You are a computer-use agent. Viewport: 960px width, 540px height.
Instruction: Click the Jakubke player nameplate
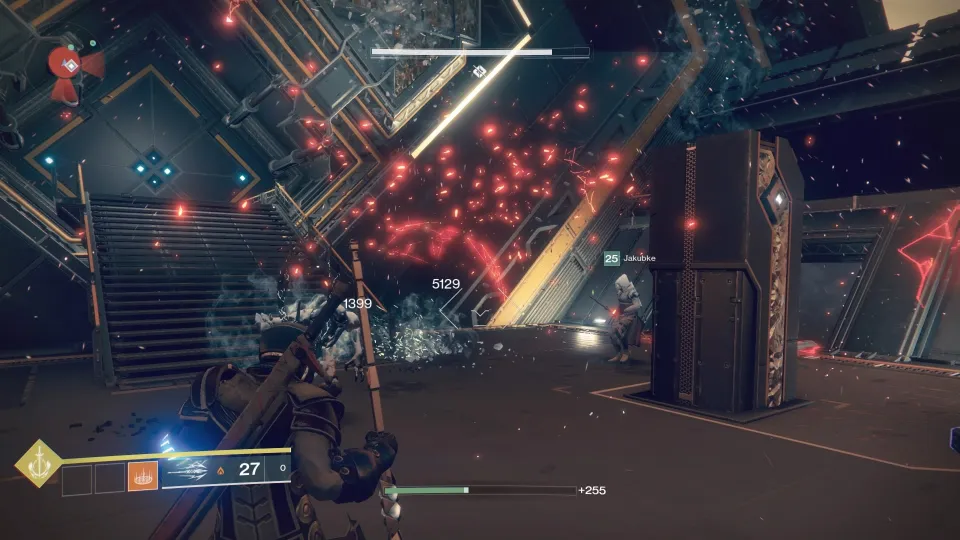630,258
